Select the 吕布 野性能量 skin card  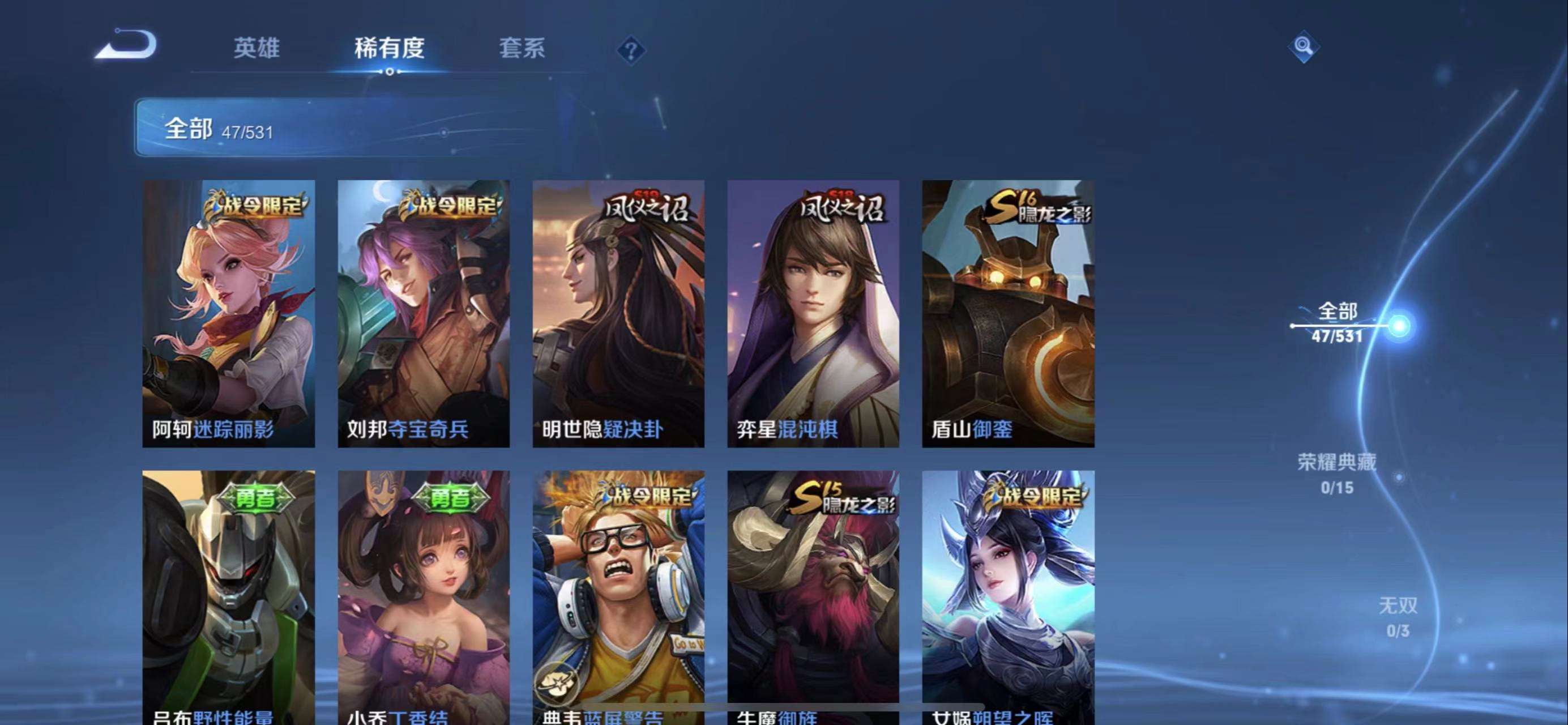(229, 596)
